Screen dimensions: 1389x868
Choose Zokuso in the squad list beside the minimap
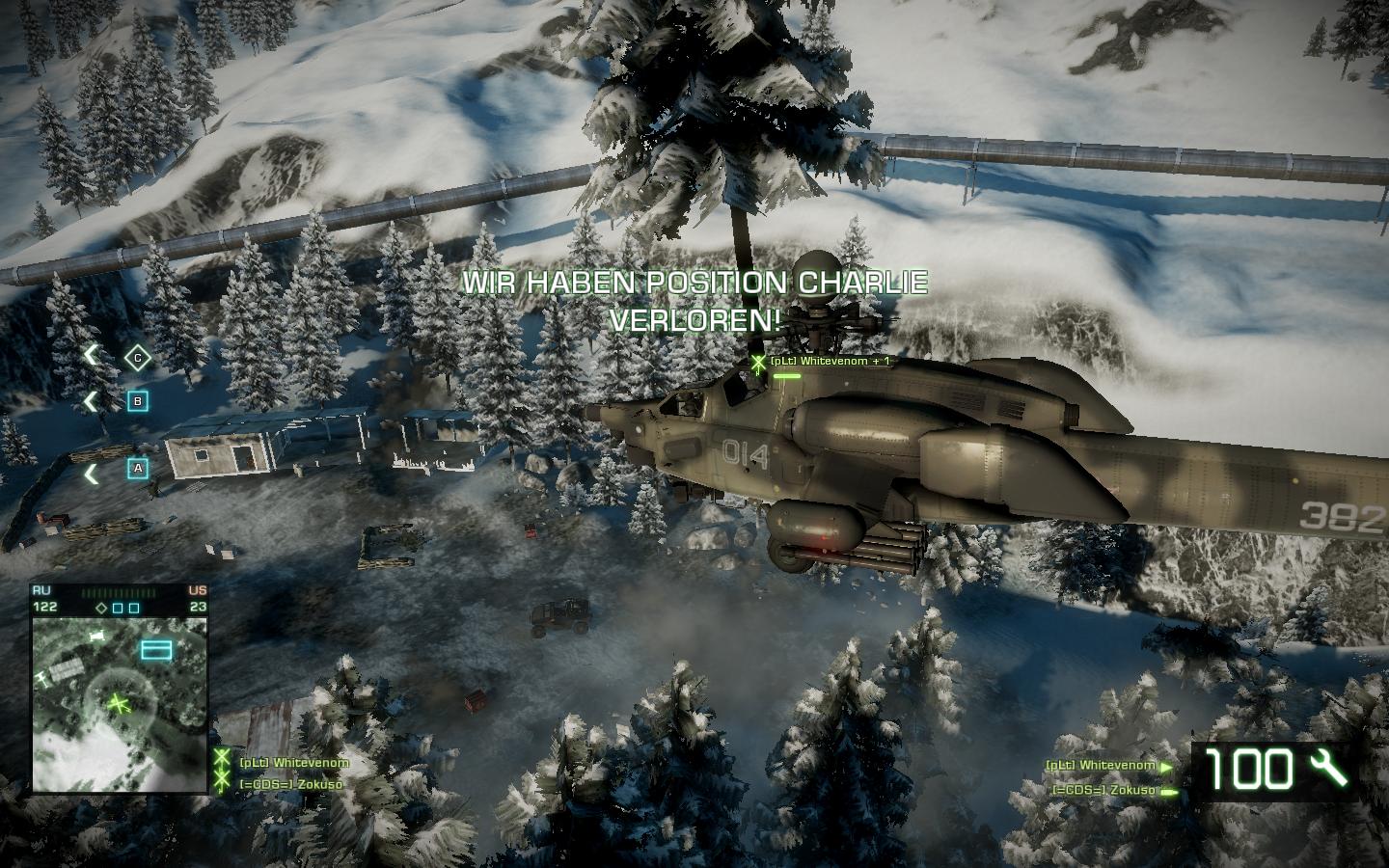[x=290, y=784]
